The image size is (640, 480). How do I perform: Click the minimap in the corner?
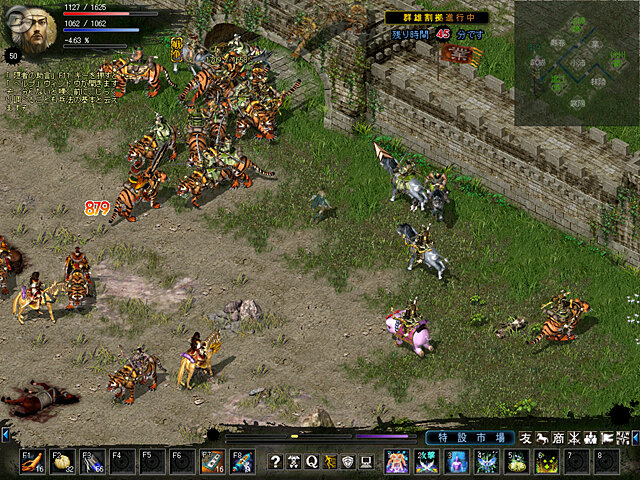coord(577,62)
